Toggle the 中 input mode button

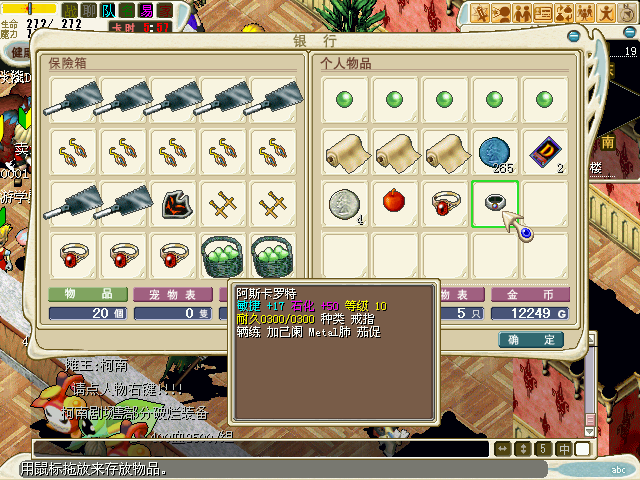(x=564, y=448)
